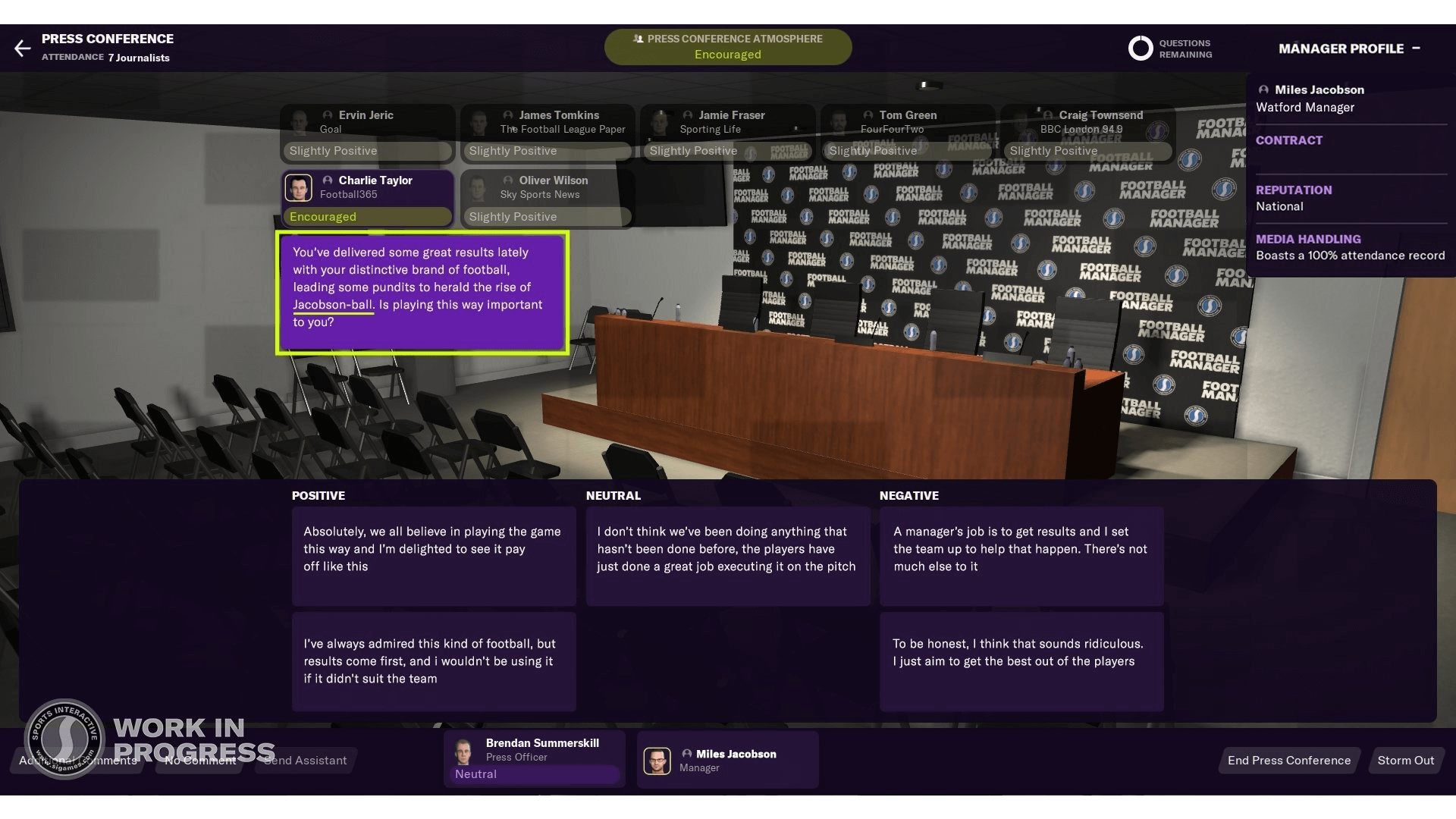Image resolution: width=1456 pixels, height=819 pixels.
Task: Click Charlie Taylor's Football365 journalist portrait
Action: (x=299, y=187)
